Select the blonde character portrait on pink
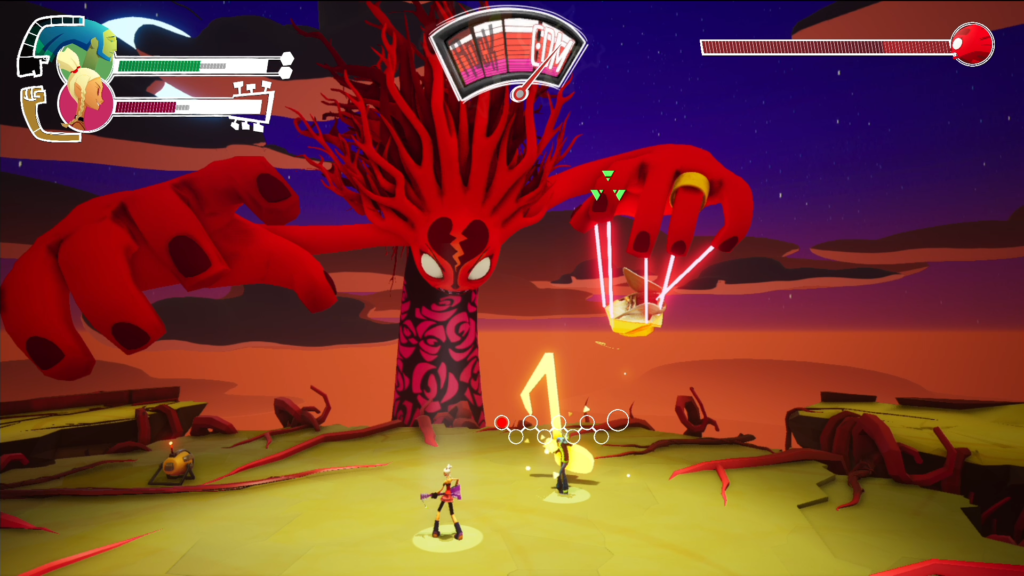Screen dimensions: 1024x576 (x=85, y=103)
